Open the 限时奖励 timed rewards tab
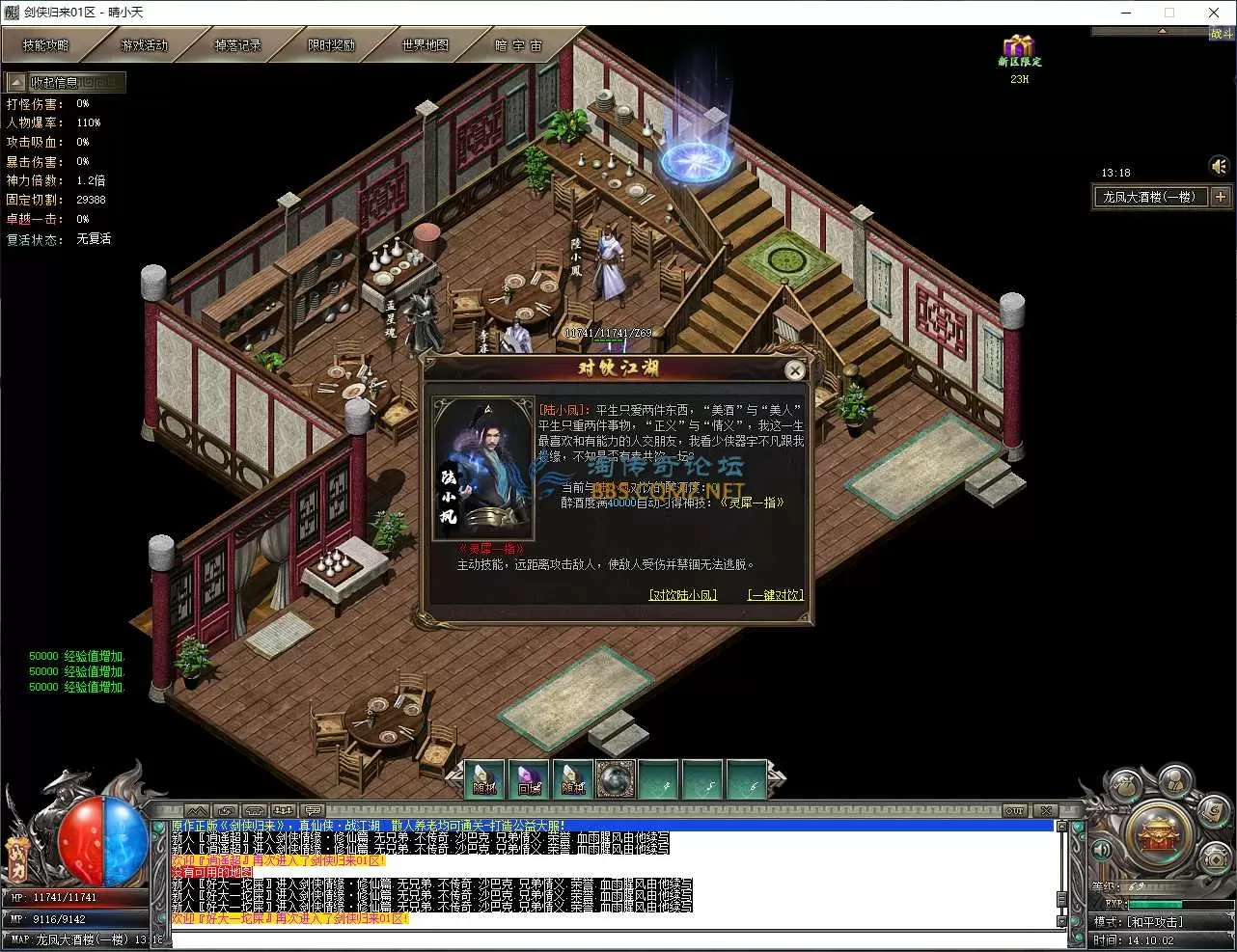The height and width of the screenshot is (952, 1237). (x=331, y=45)
